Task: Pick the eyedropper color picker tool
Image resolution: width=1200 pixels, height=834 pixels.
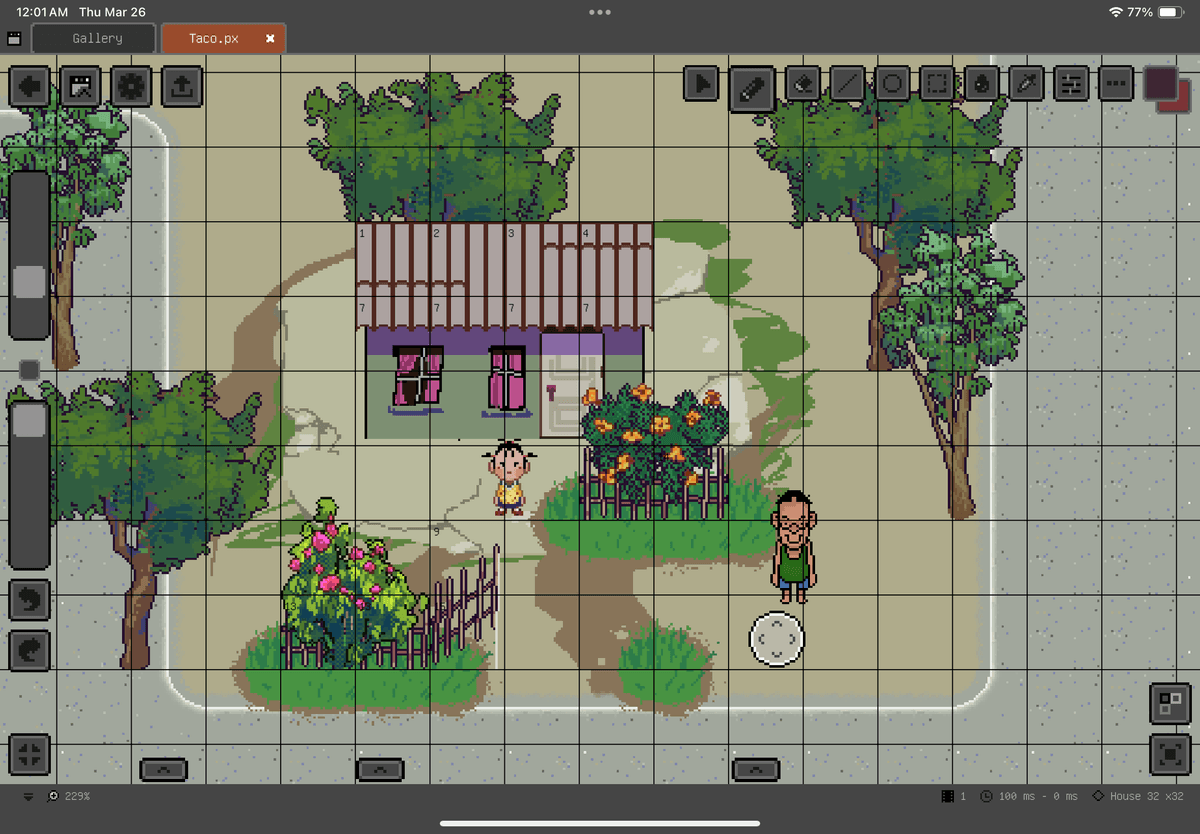Action: [1027, 85]
